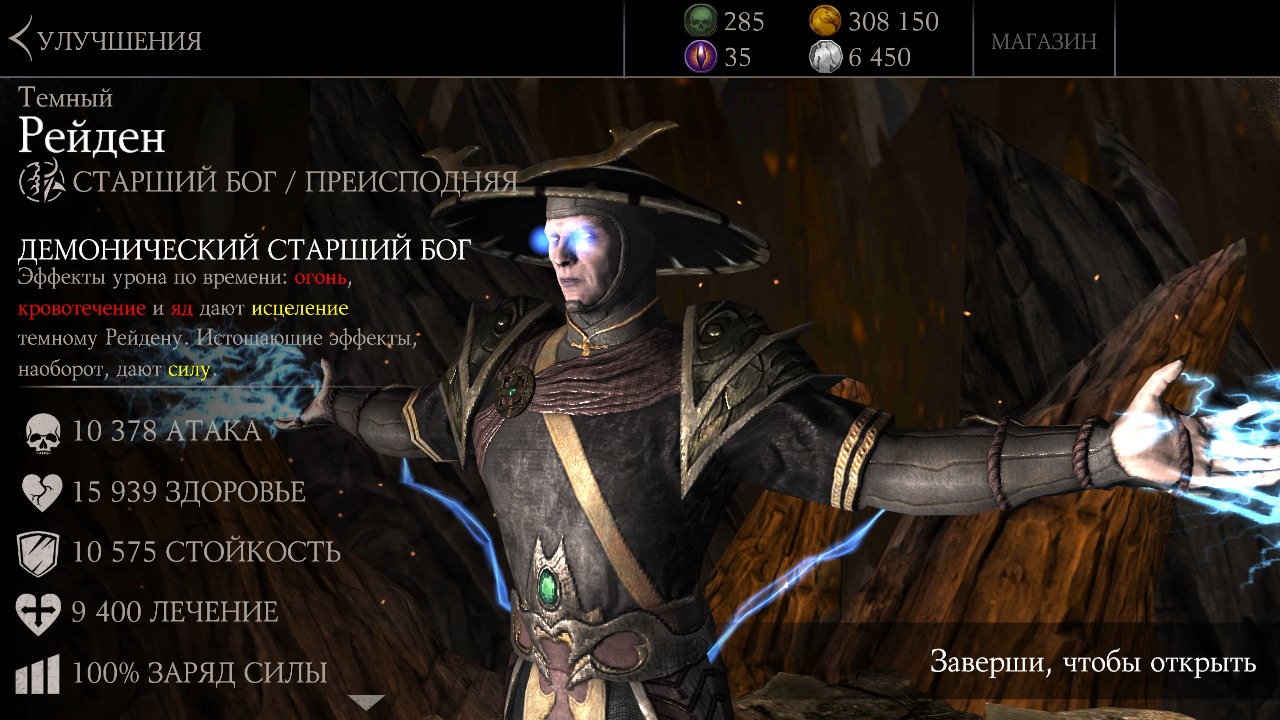Tap the gold koins currency icon
The height and width of the screenshot is (720, 1280).
[825, 21]
